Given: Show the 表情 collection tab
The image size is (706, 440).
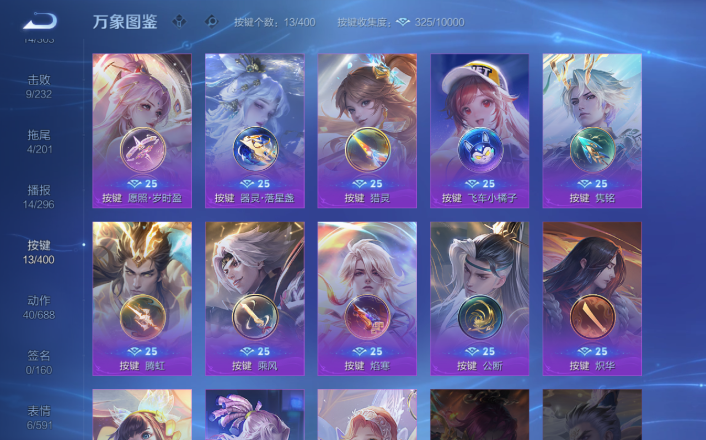Looking at the screenshot, I should click(x=39, y=416).
